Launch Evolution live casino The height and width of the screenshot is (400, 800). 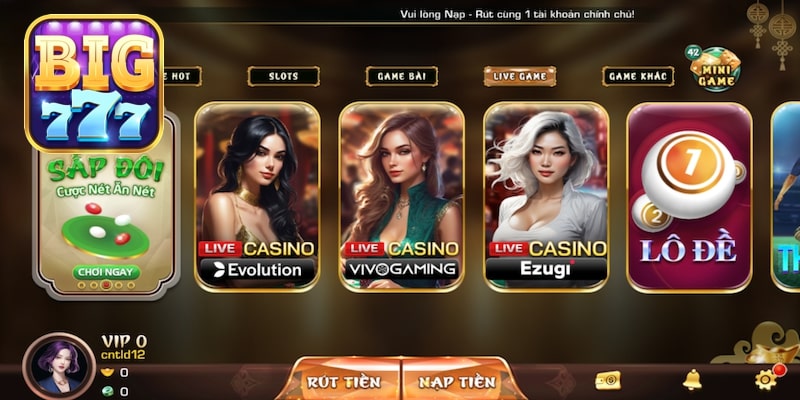(257, 196)
